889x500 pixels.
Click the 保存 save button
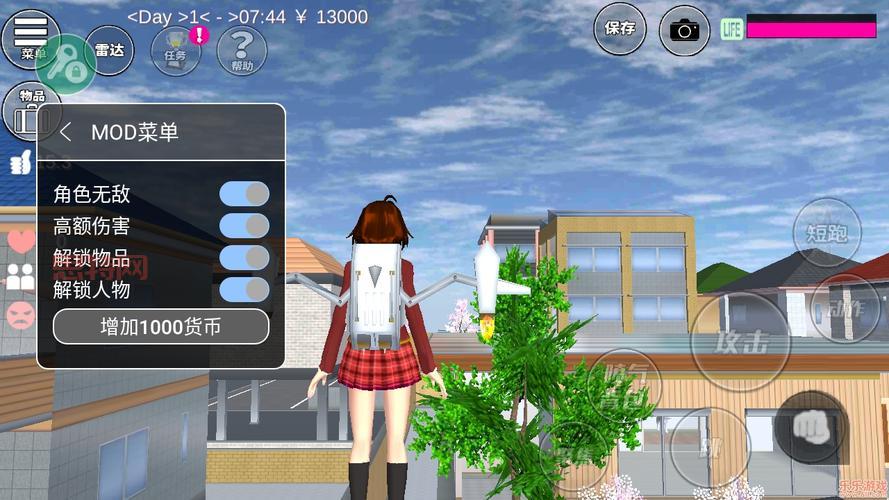(x=620, y=29)
